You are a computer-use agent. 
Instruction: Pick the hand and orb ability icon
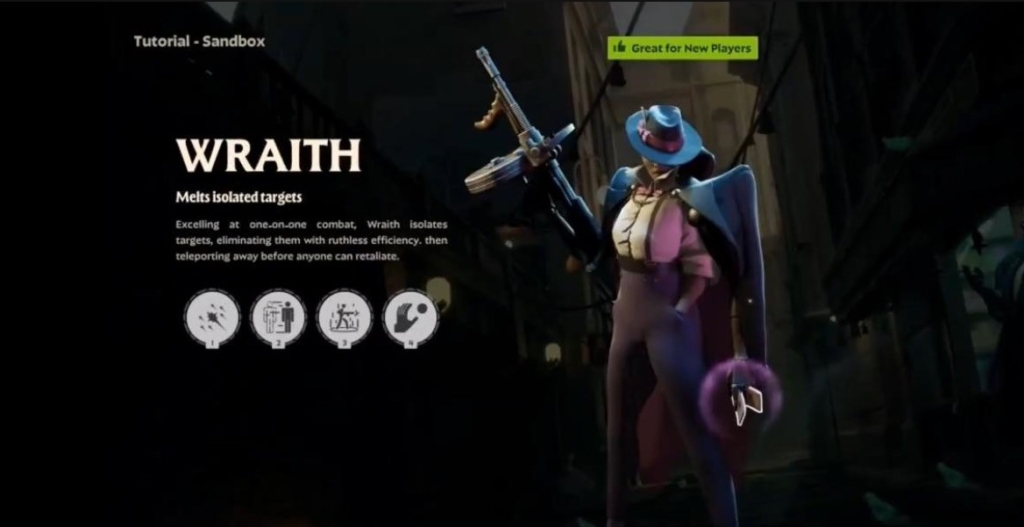click(x=410, y=318)
